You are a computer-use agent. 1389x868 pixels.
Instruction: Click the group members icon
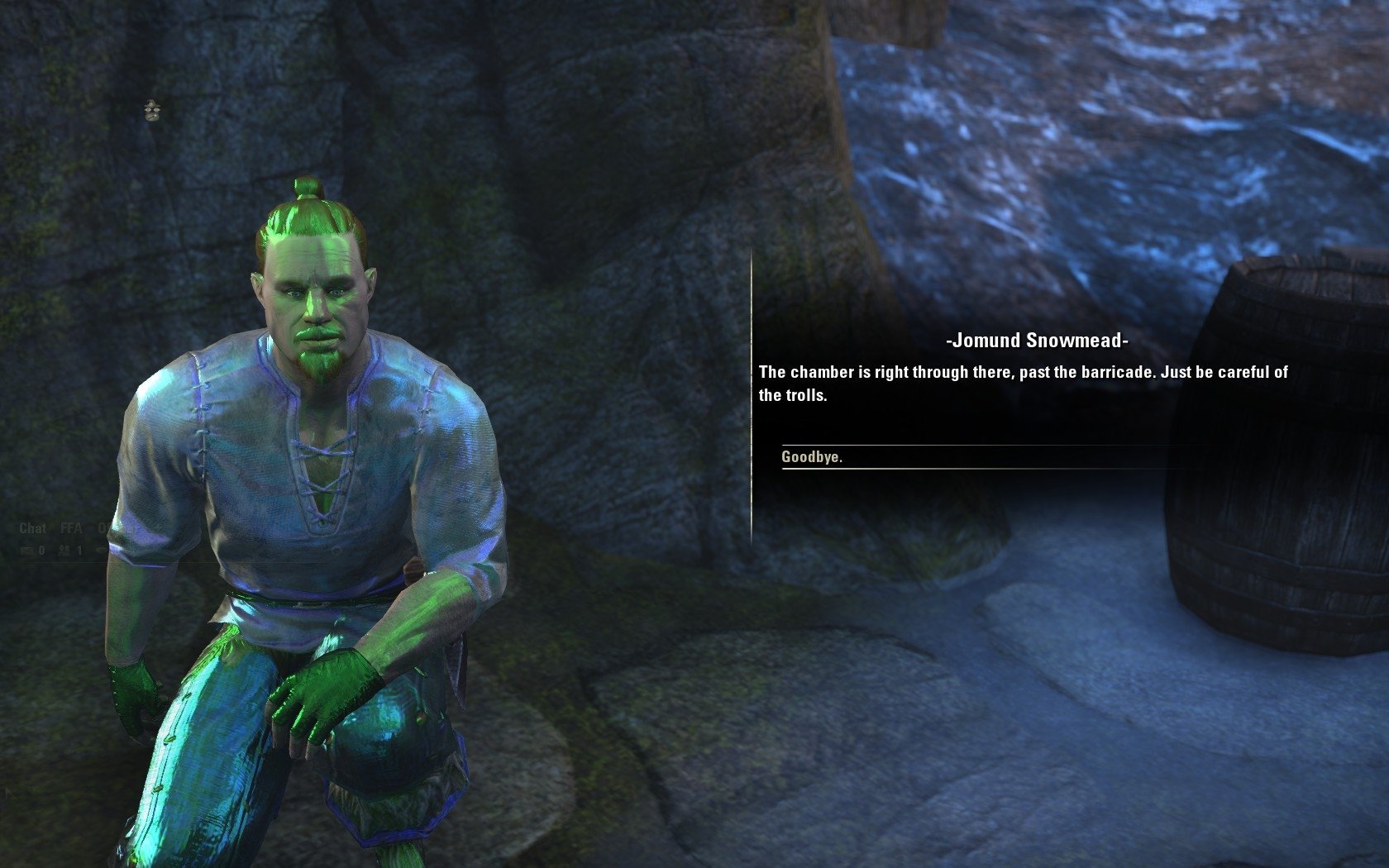point(64,550)
